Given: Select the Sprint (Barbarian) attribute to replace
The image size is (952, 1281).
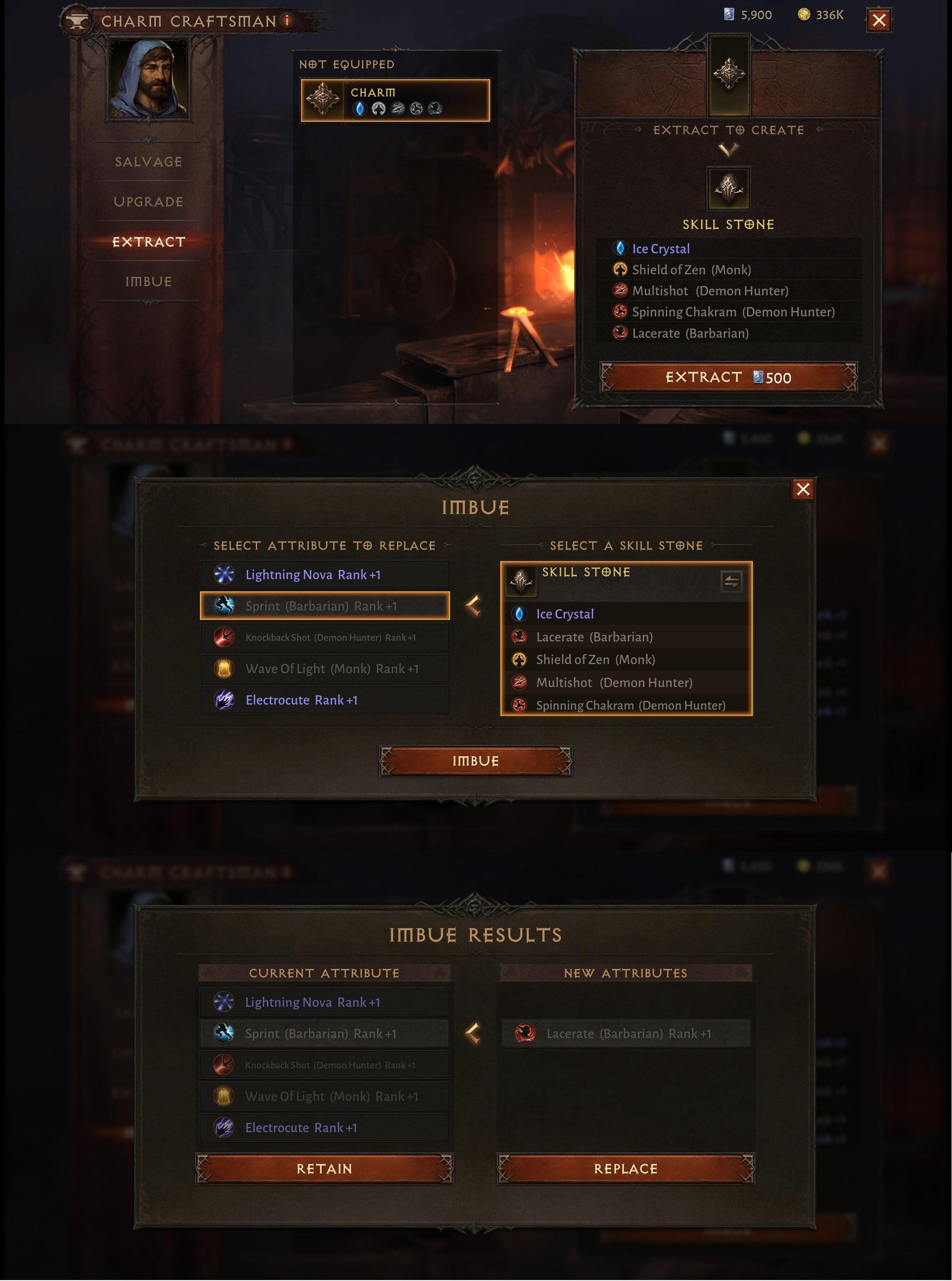Looking at the screenshot, I should point(324,606).
